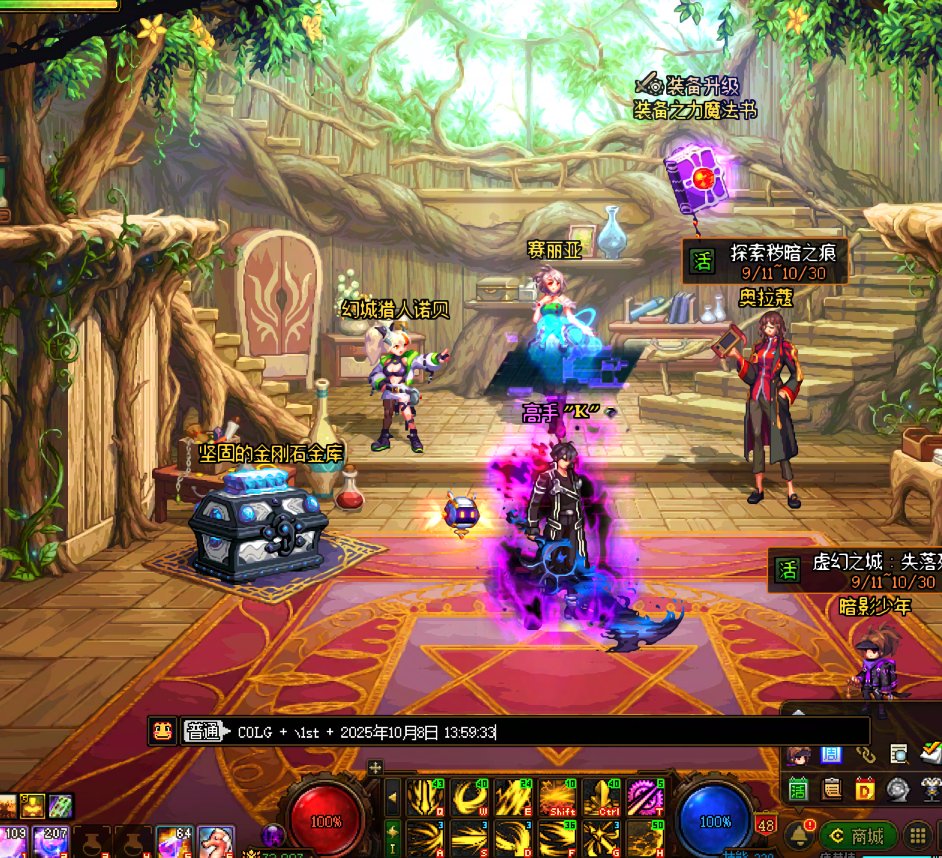Open the yellow D calendar icon
The height and width of the screenshot is (858, 942).
point(865,788)
